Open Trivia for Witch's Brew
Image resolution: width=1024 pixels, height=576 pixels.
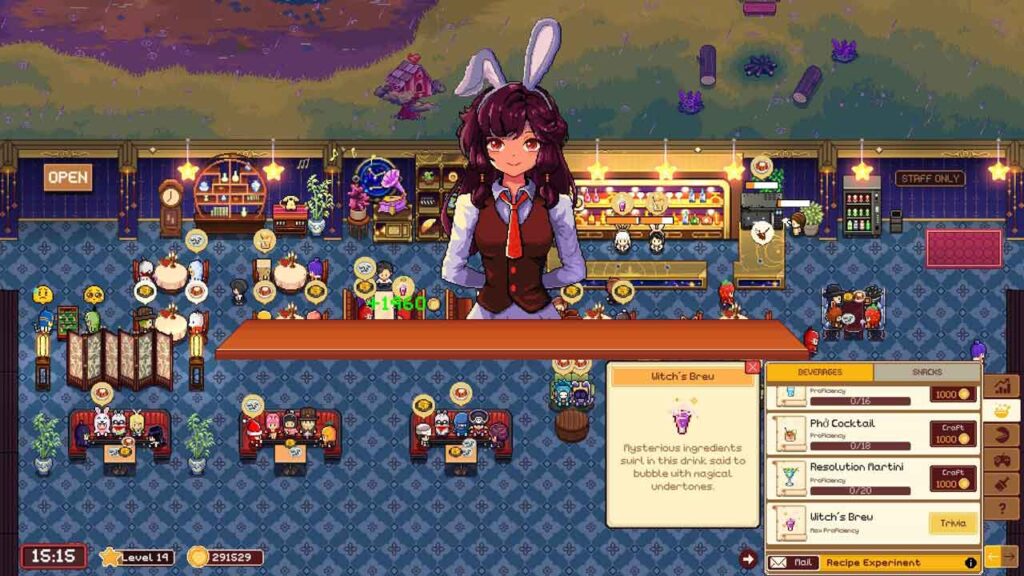pos(952,523)
